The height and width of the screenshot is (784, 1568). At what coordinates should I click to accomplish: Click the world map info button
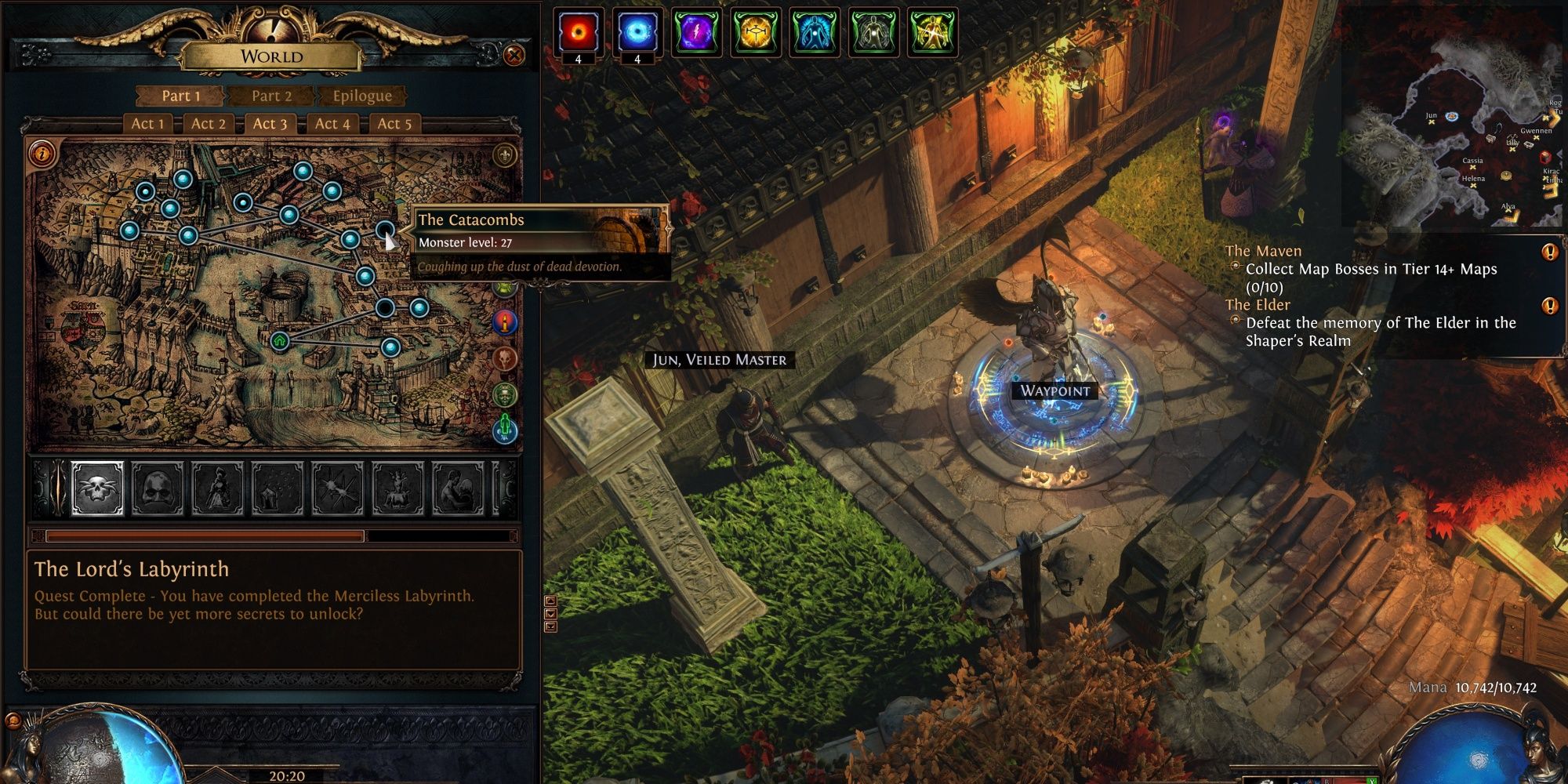[42, 153]
